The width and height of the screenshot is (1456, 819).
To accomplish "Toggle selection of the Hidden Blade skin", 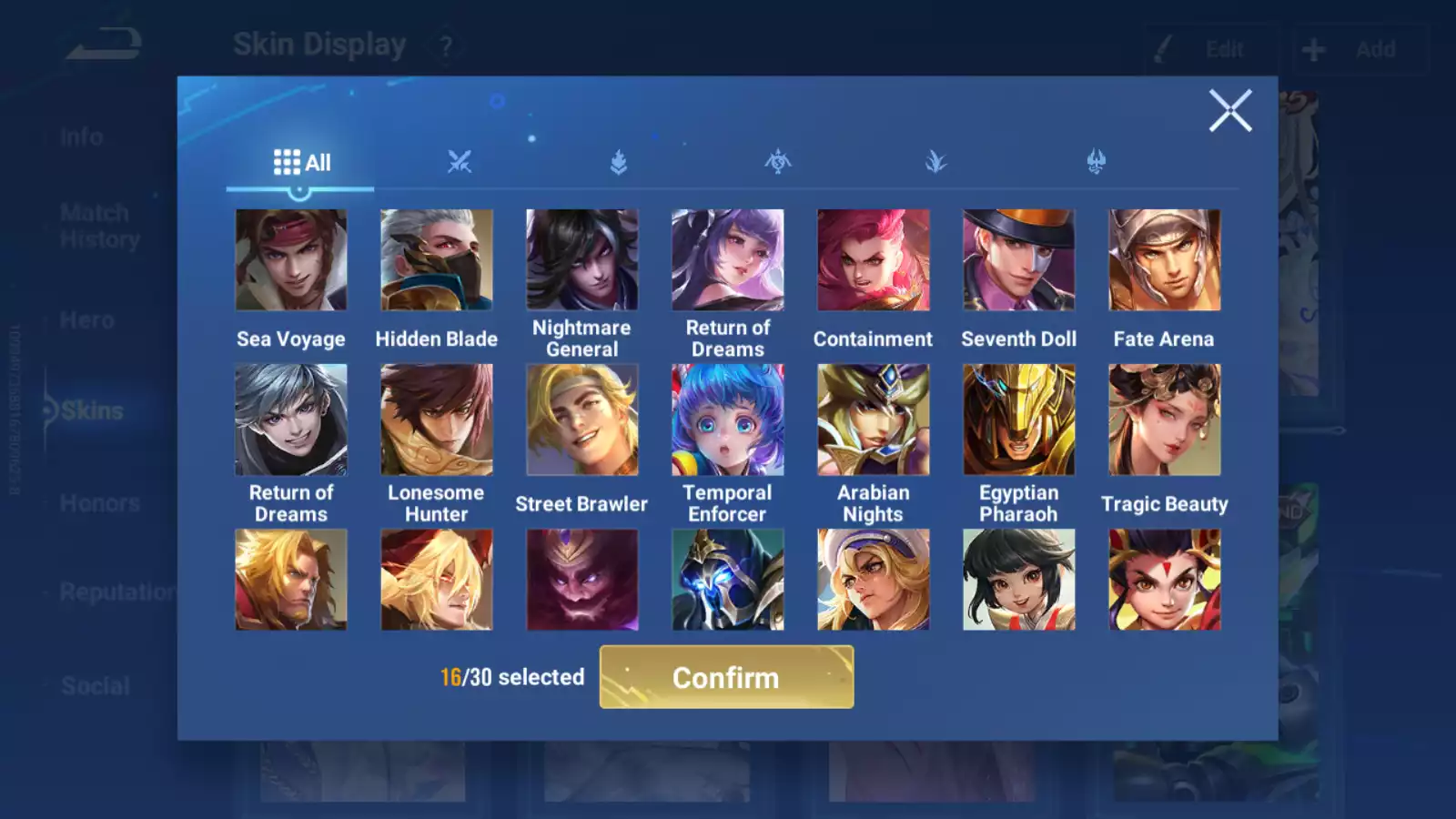I will click(x=437, y=259).
